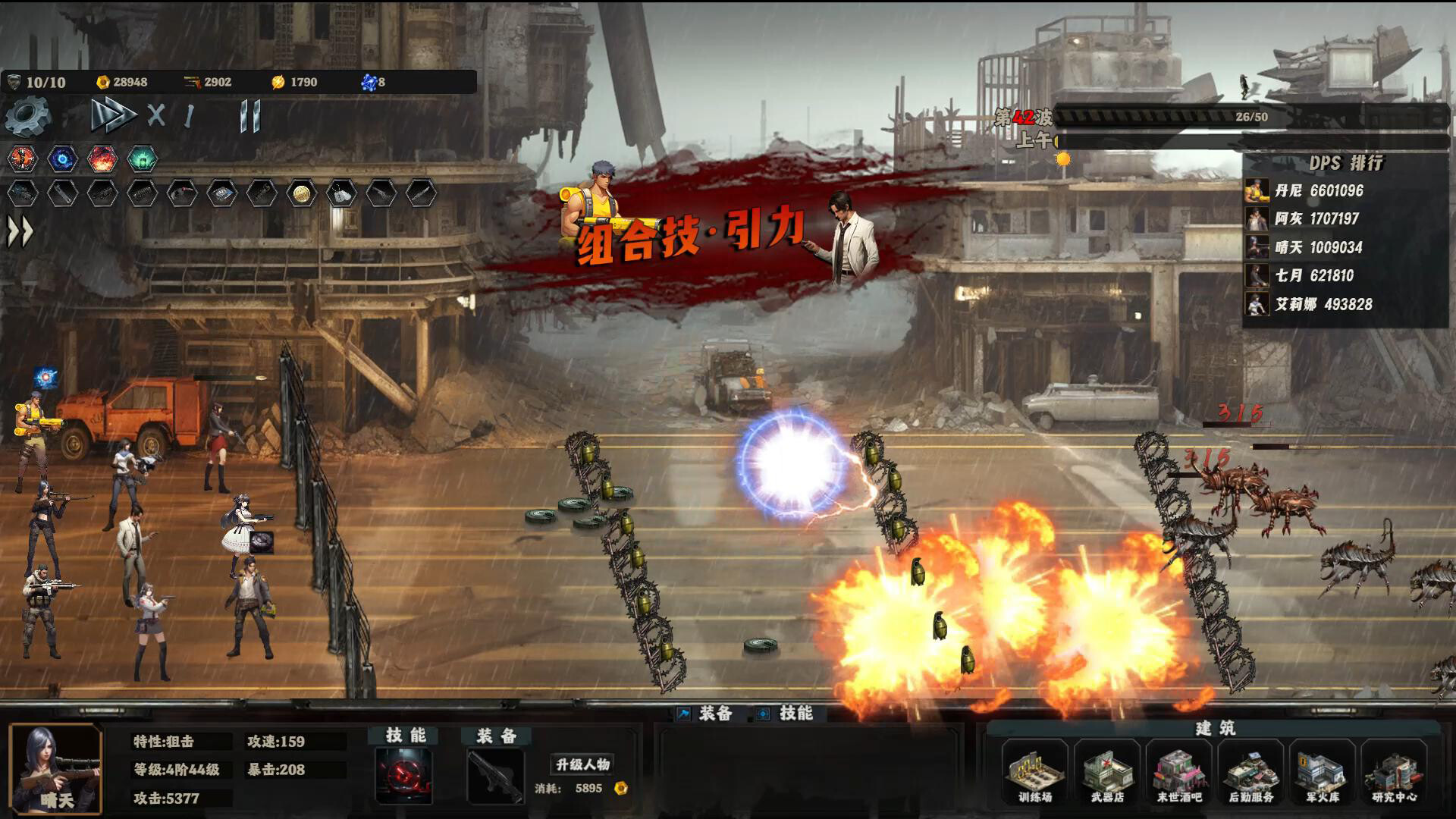Viewport: 1456px width, 819px height.
Task: Activate the green glowing skill
Action: pyautogui.click(x=142, y=158)
